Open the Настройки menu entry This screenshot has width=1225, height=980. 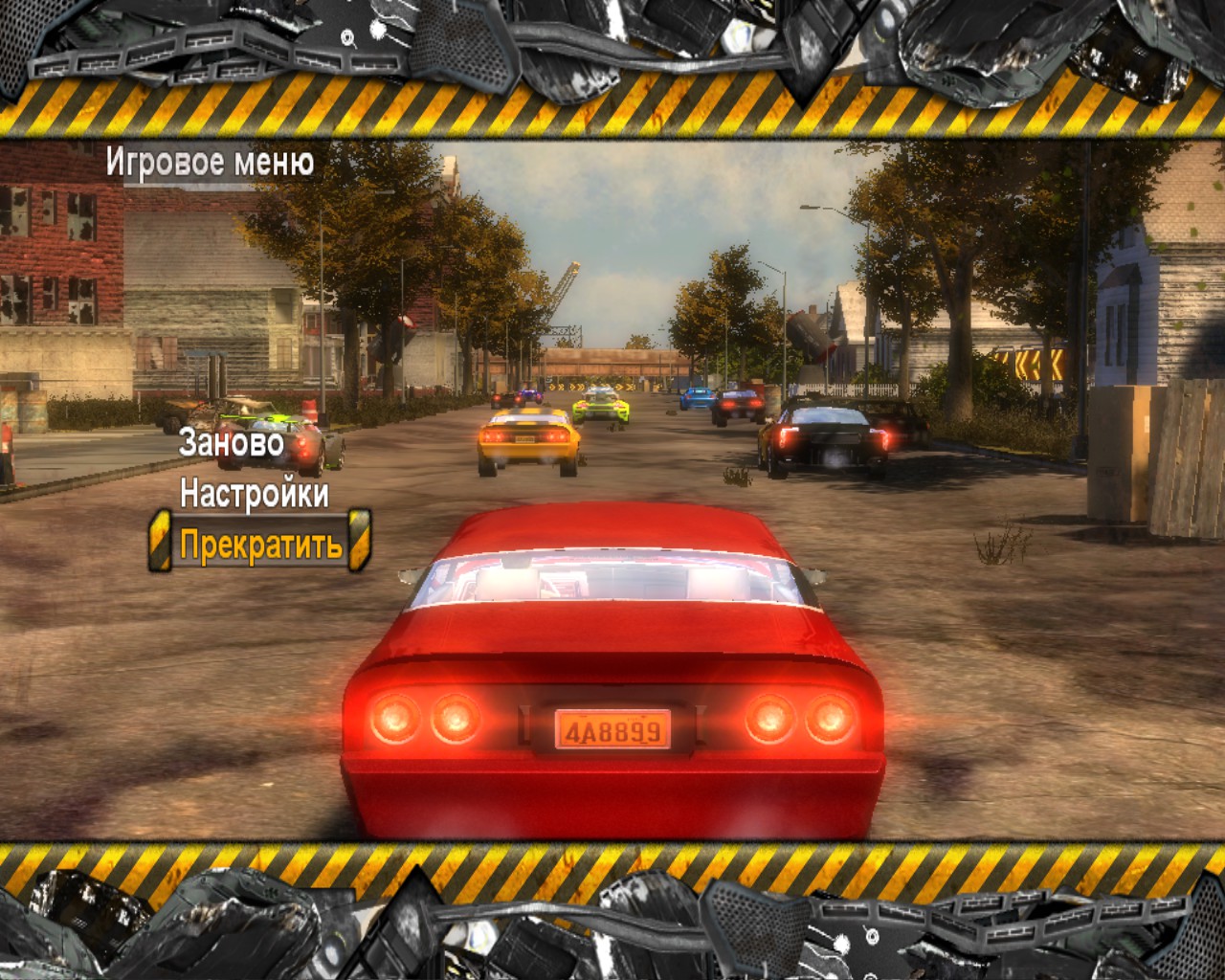(x=254, y=496)
